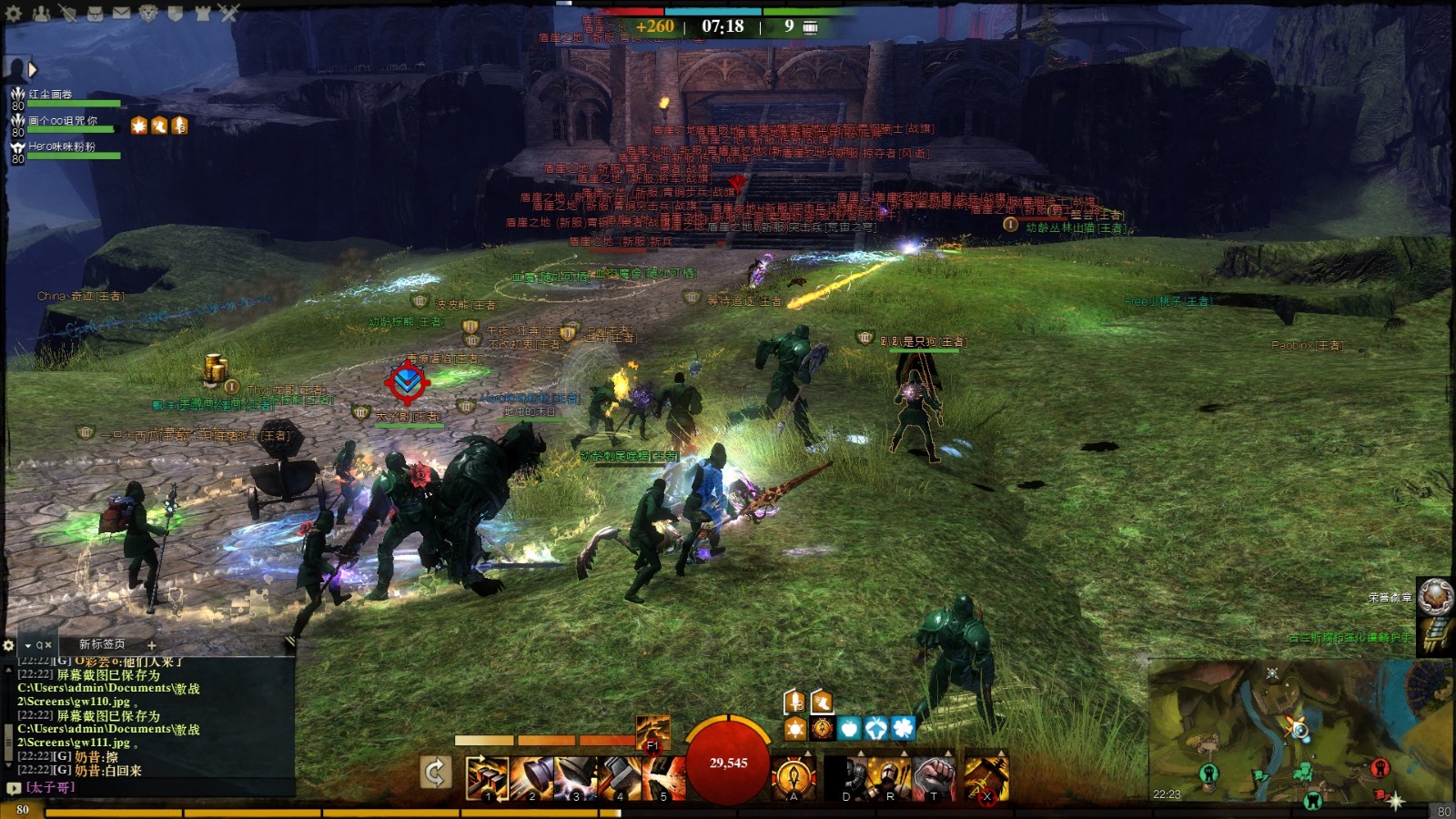Image resolution: width=1456 pixels, height=819 pixels.
Task: Activate the banner elite skill labeled X
Action: pos(986,778)
